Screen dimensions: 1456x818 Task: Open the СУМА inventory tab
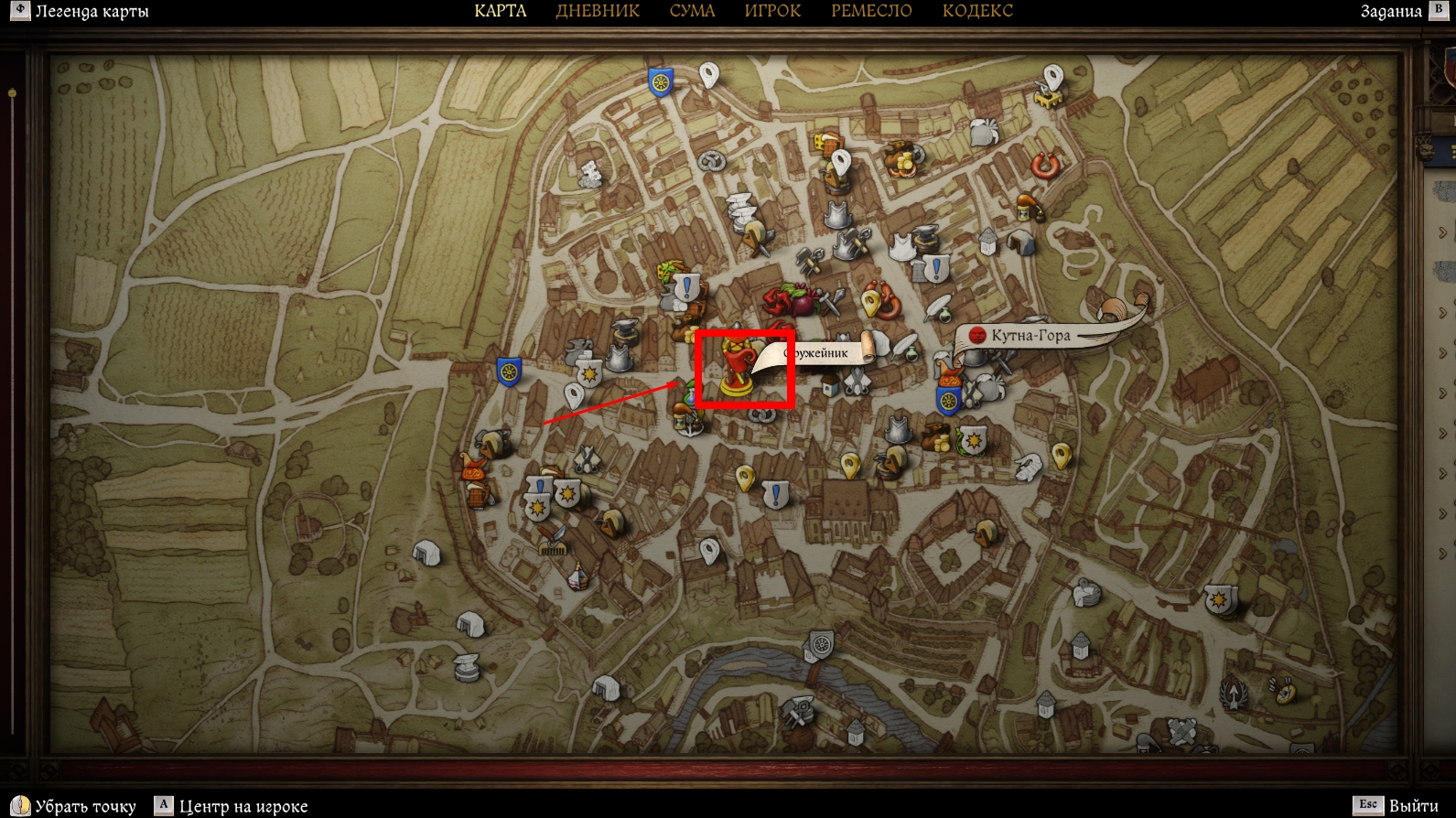point(692,11)
